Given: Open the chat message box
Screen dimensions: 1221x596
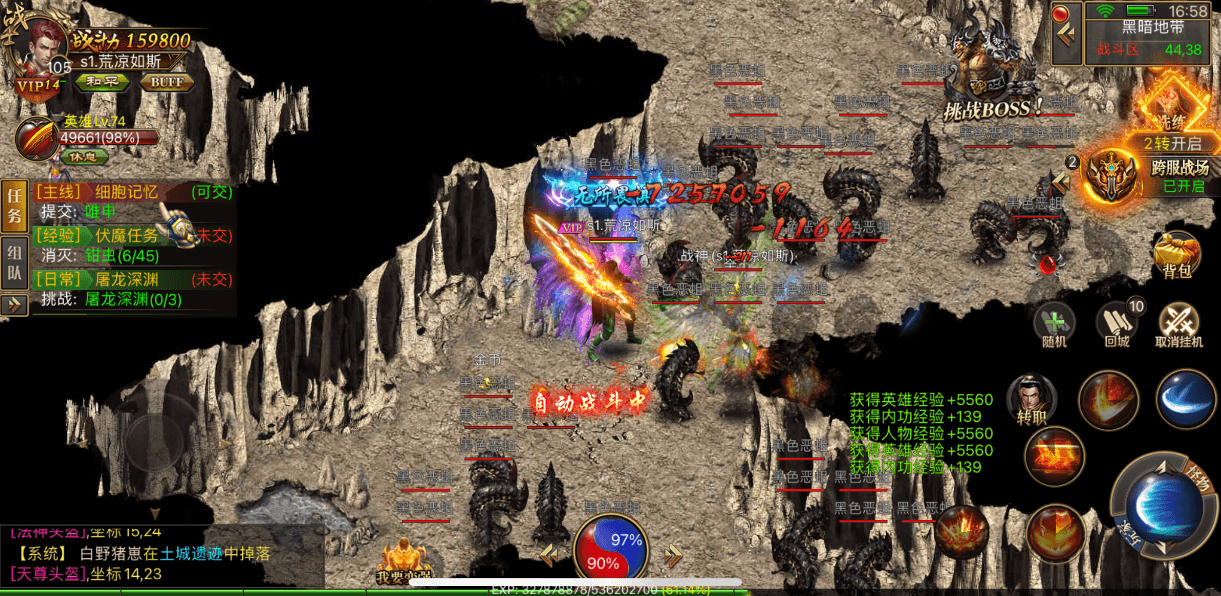Looking at the screenshot, I should tap(160, 553).
